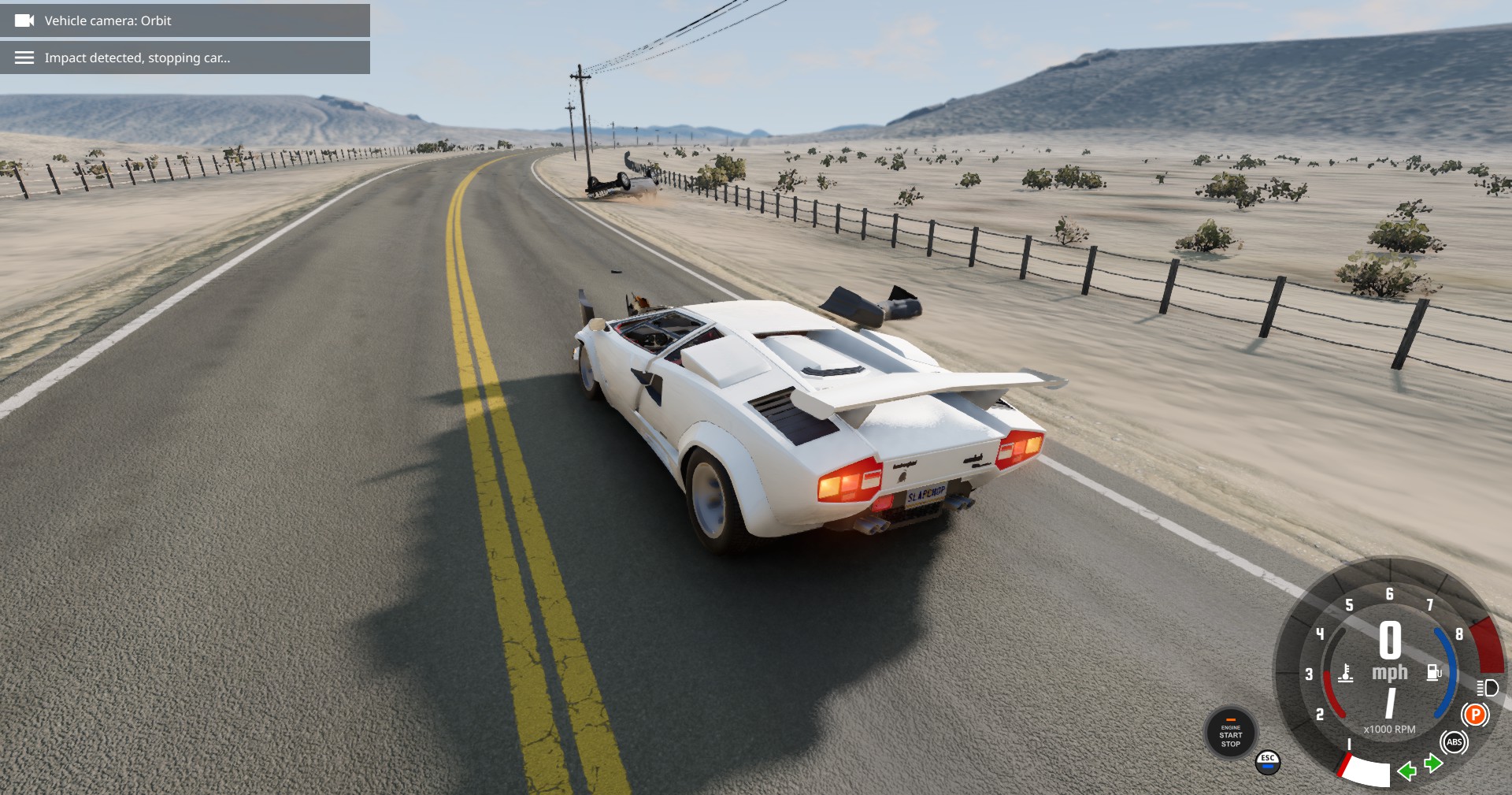Click the right green turn signal arrow

(x=1433, y=763)
